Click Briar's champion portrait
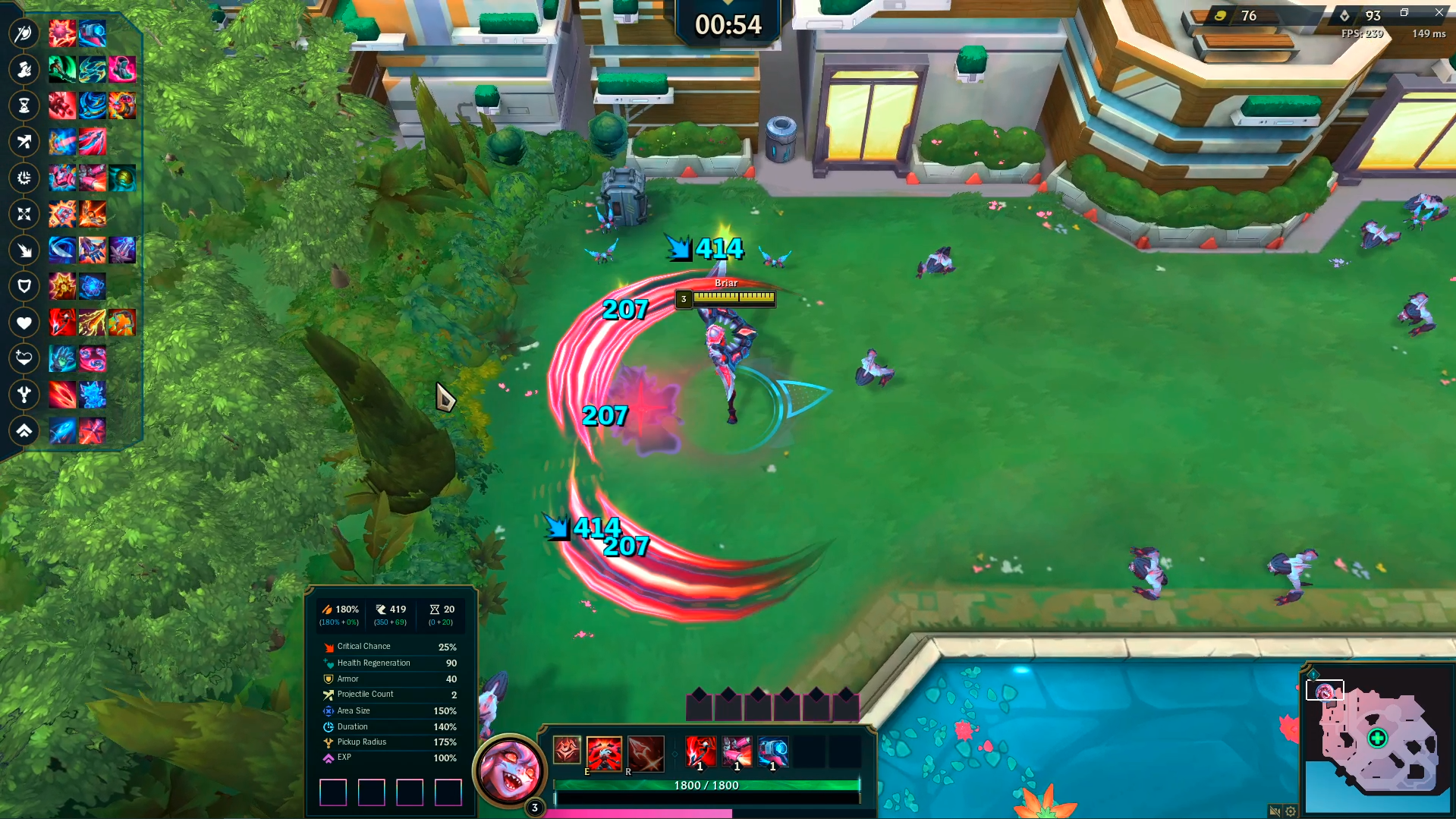 pyautogui.click(x=509, y=770)
